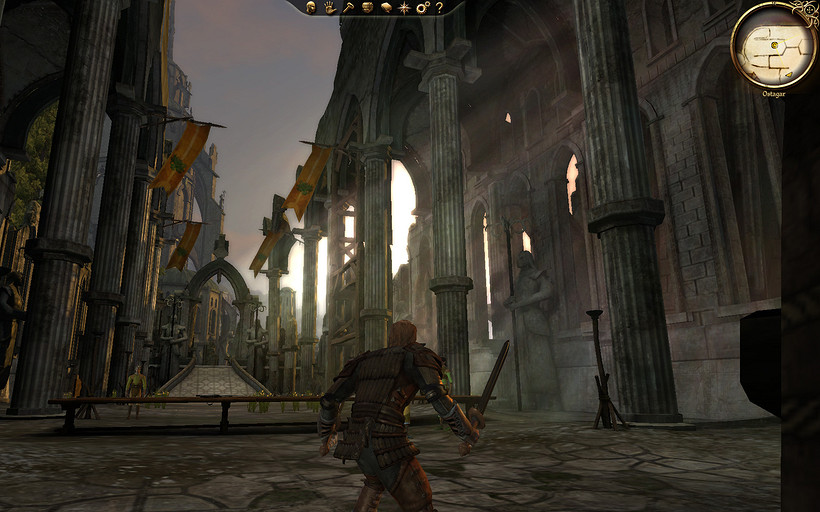Screen dimensions: 820x512
Task: Open the character record head icon
Action: [x=311, y=7]
